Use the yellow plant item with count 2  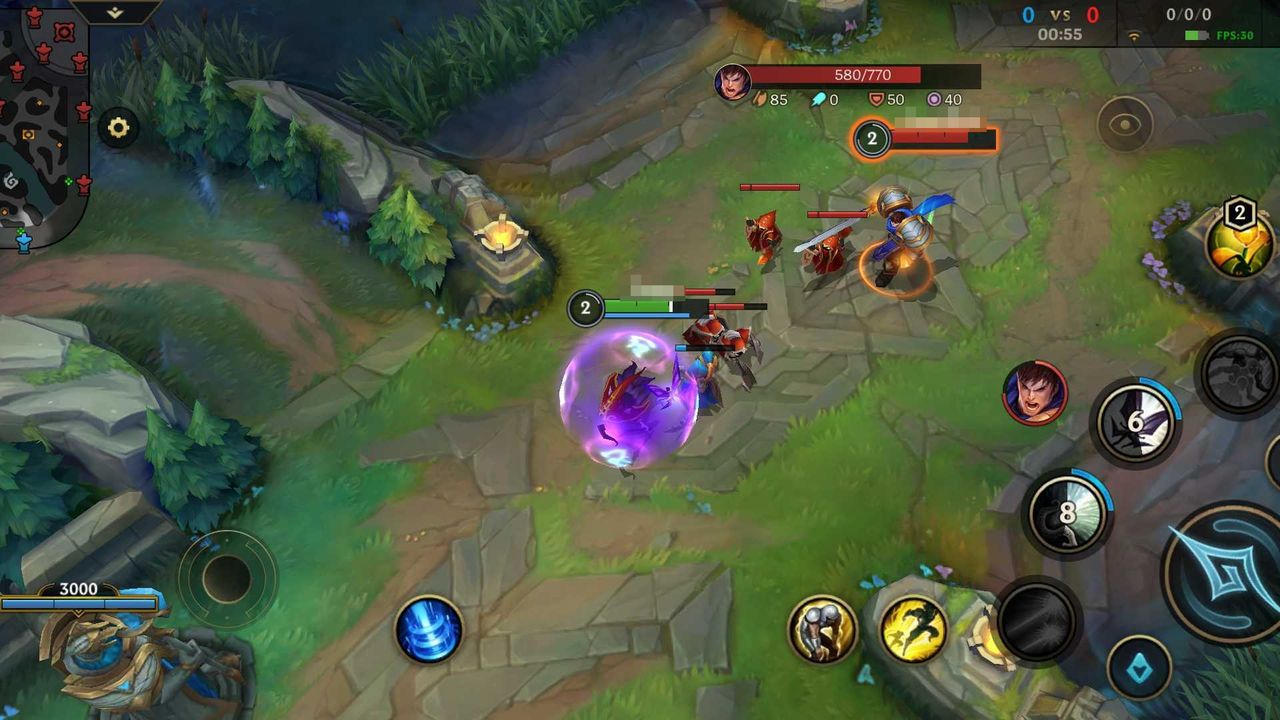(1239, 243)
